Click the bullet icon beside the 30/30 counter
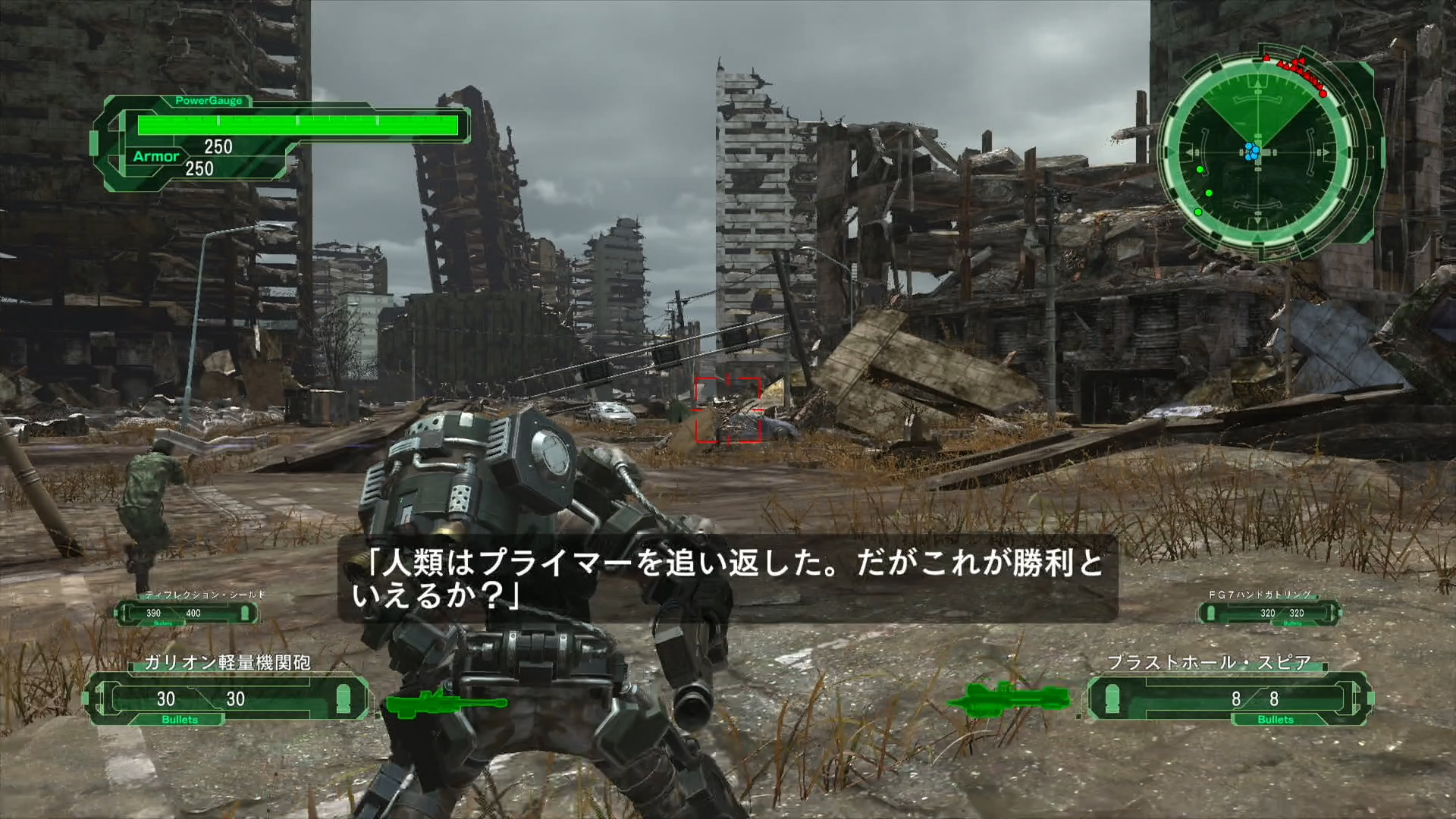The height and width of the screenshot is (819, 1456). click(x=343, y=699)
